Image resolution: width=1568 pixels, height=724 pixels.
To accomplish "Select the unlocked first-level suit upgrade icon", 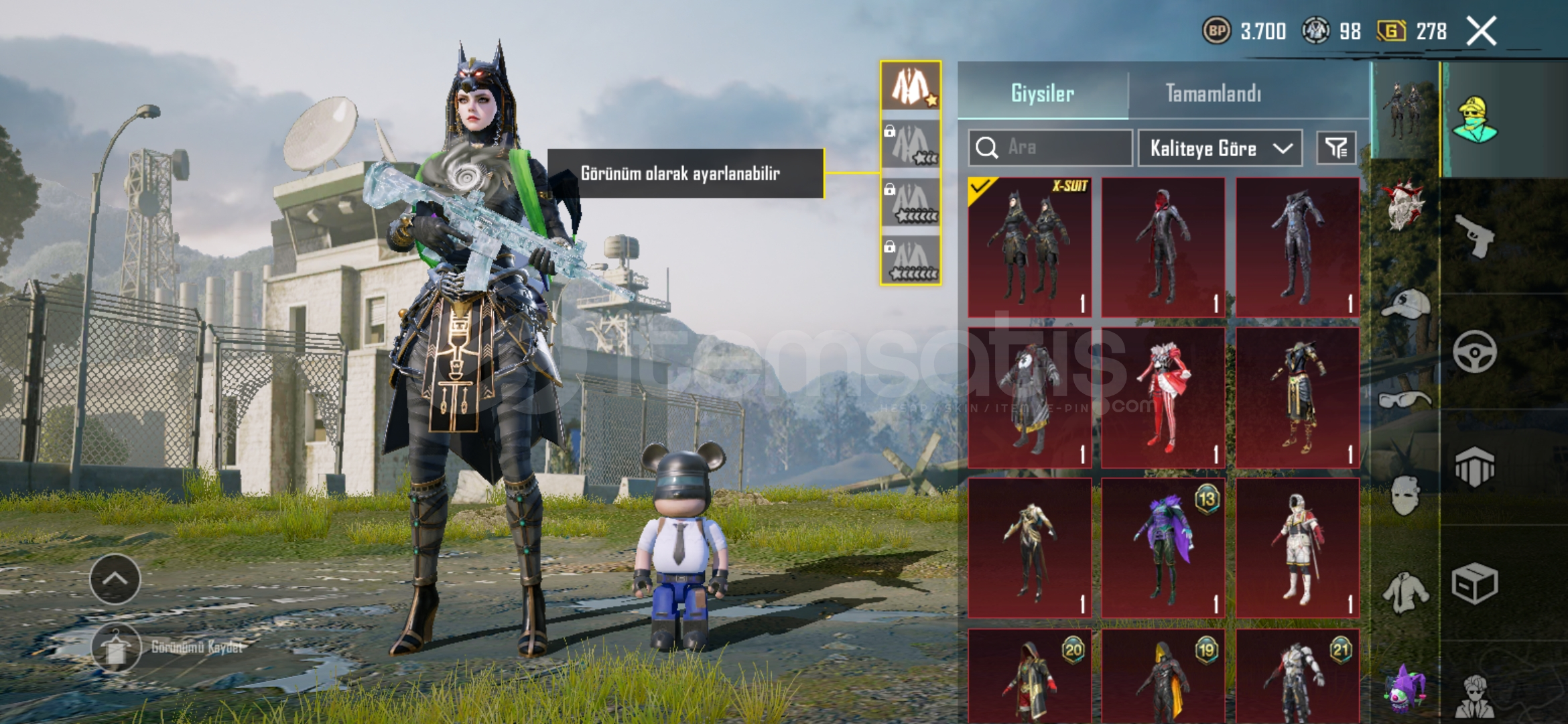I will tap(910, 86).
